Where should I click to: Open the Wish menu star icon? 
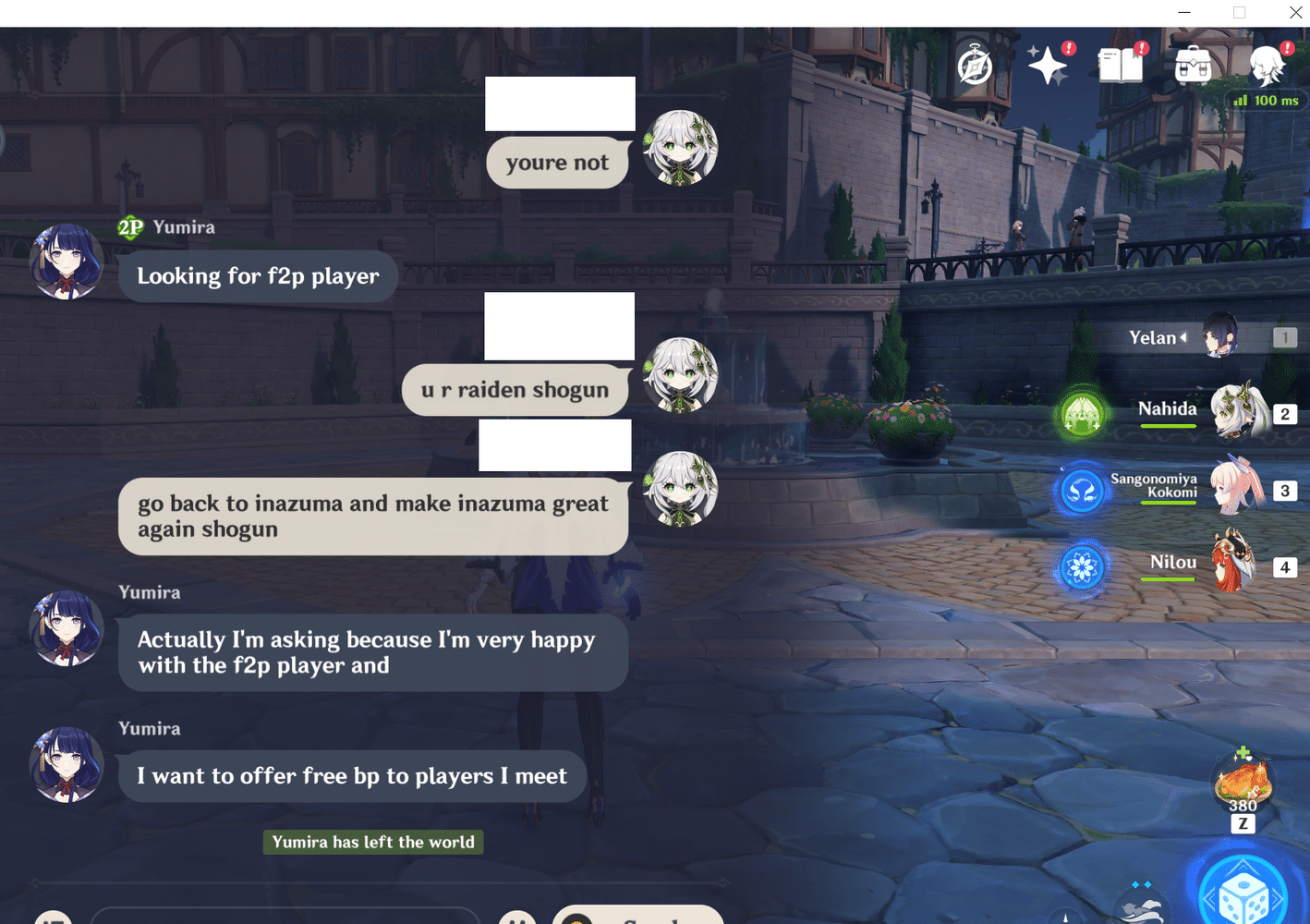(1049, 65)
